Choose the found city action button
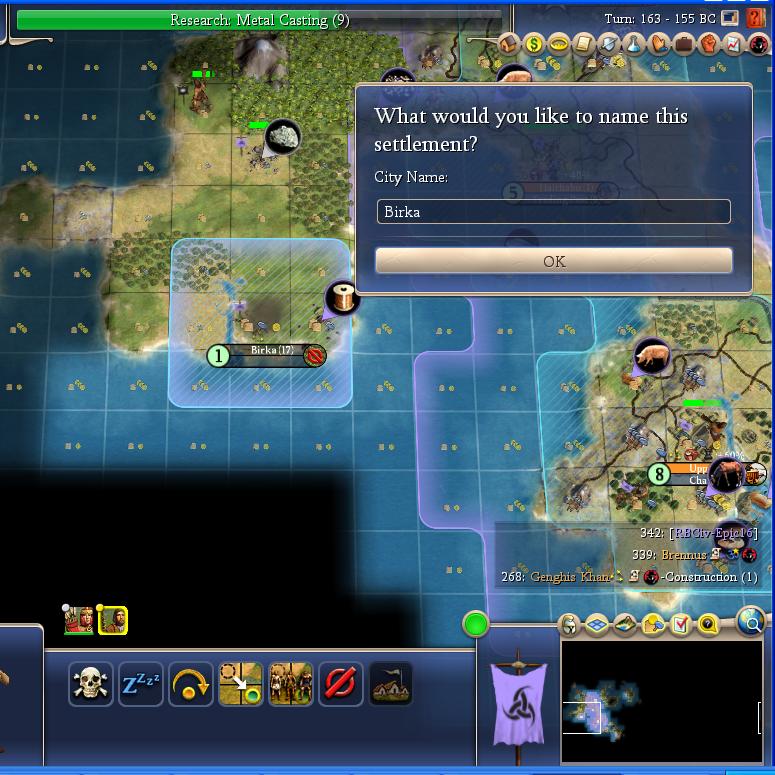775x775 pixels. point(391,685)
